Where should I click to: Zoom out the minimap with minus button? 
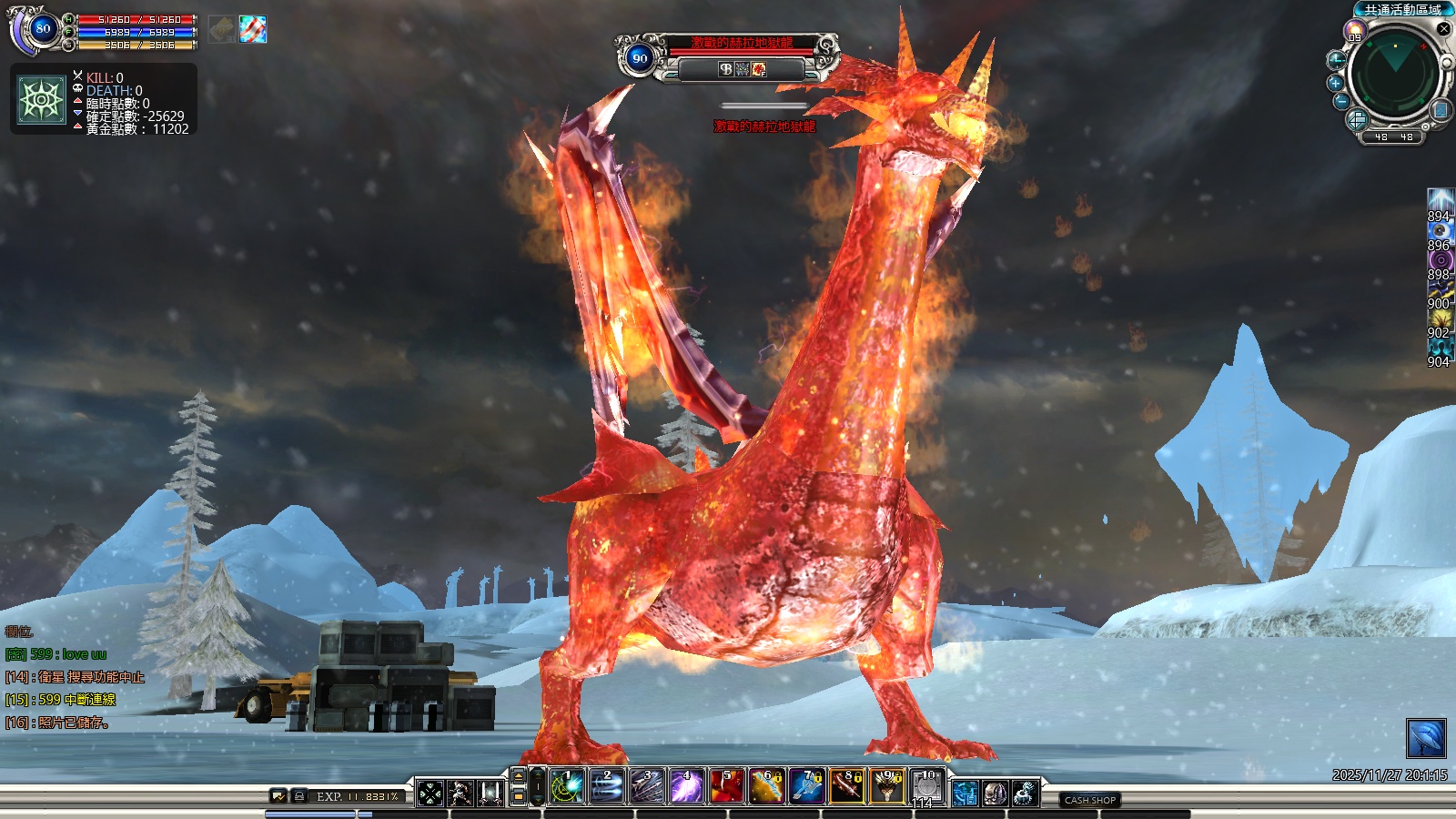pos(1340,102)
